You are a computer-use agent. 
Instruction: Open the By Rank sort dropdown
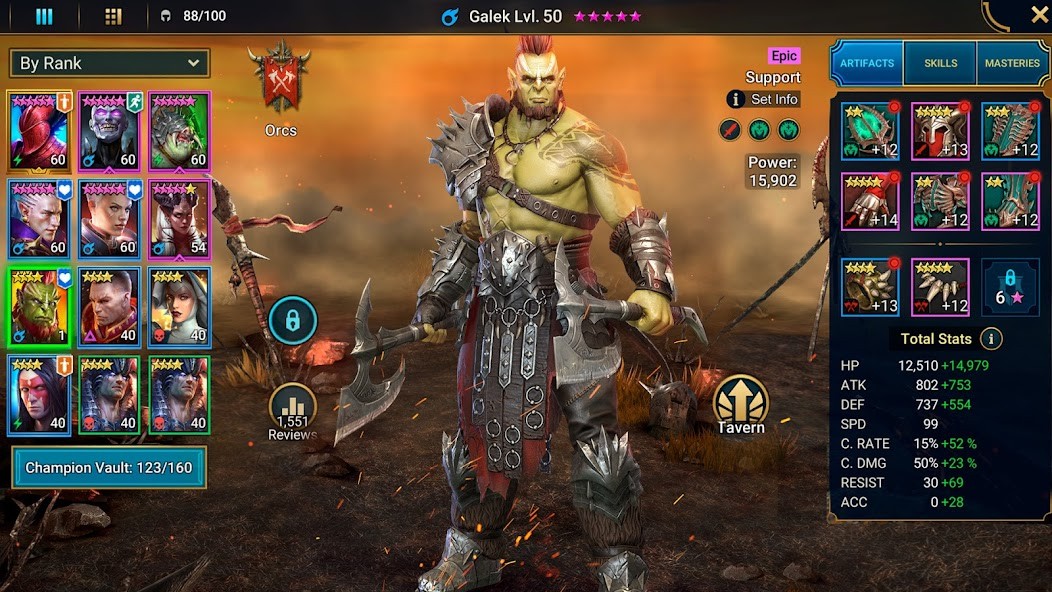[110, 63]
